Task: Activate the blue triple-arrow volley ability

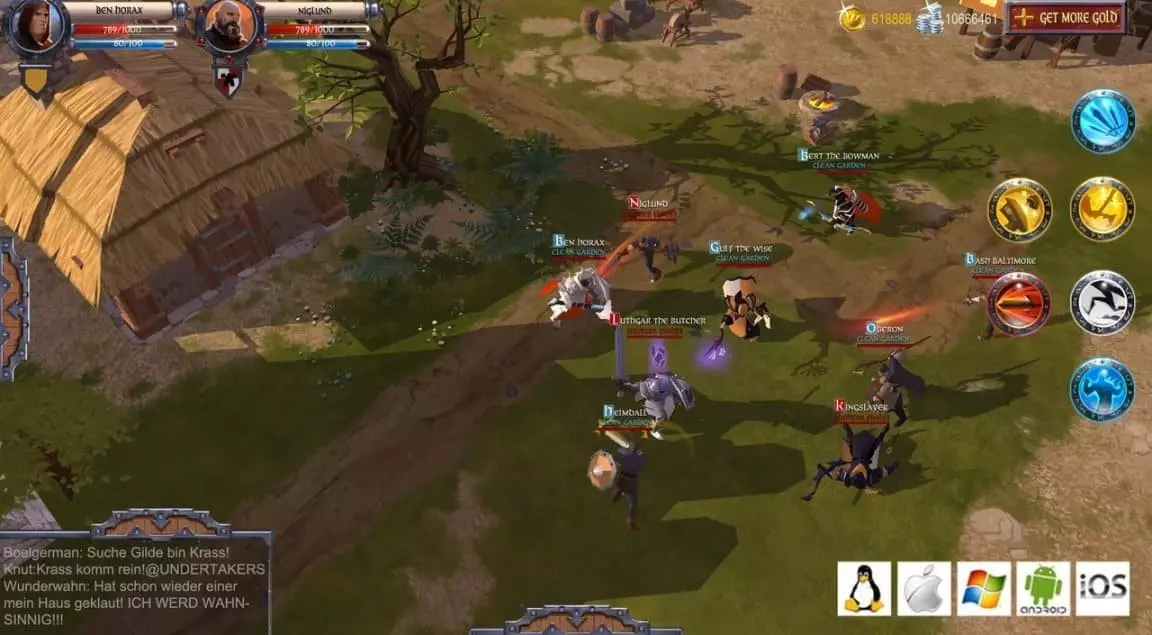Action: (1103, 121)
